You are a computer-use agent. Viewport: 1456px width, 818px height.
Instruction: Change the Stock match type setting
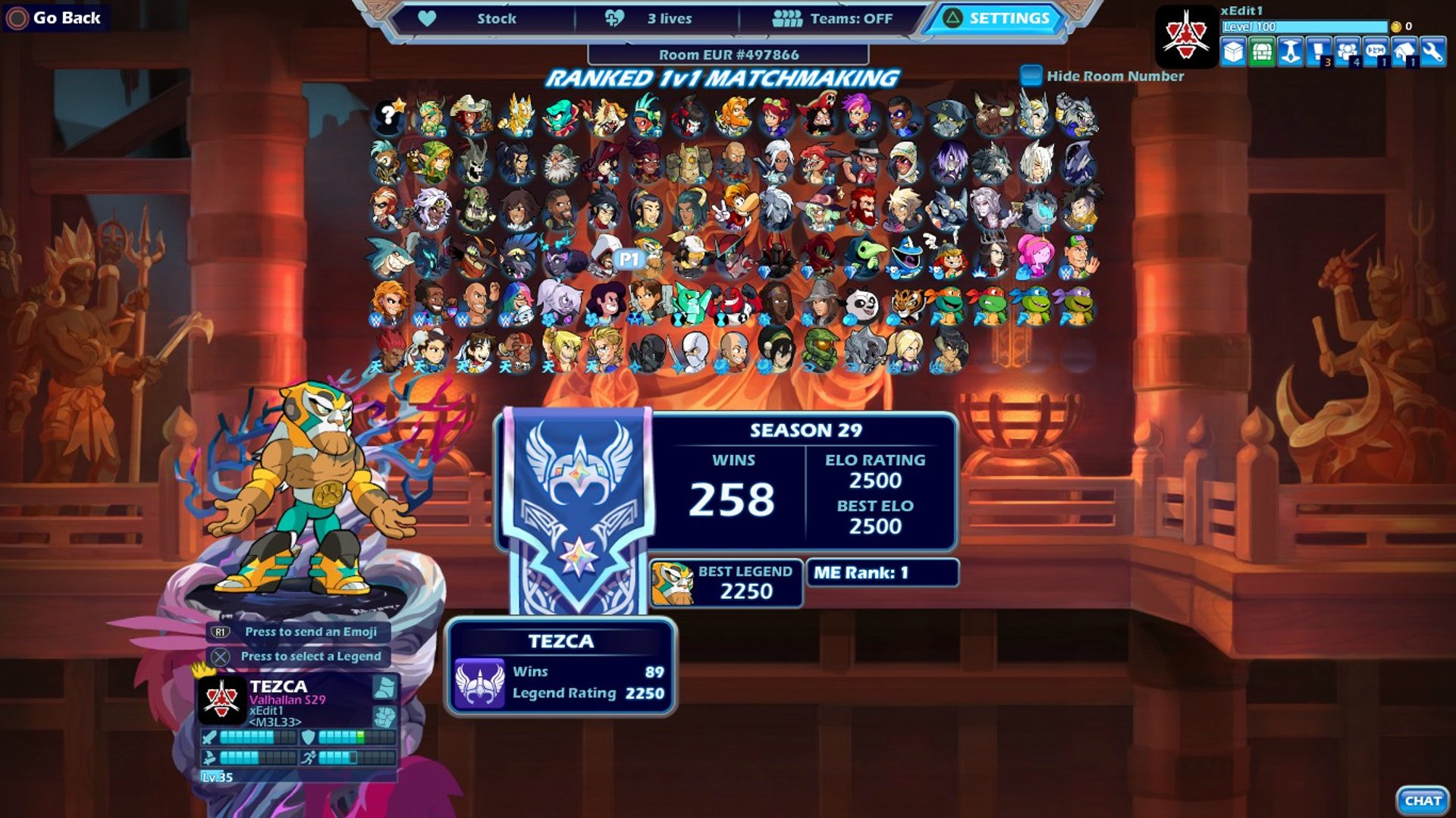pyautogui.click(x=497, y=18)
